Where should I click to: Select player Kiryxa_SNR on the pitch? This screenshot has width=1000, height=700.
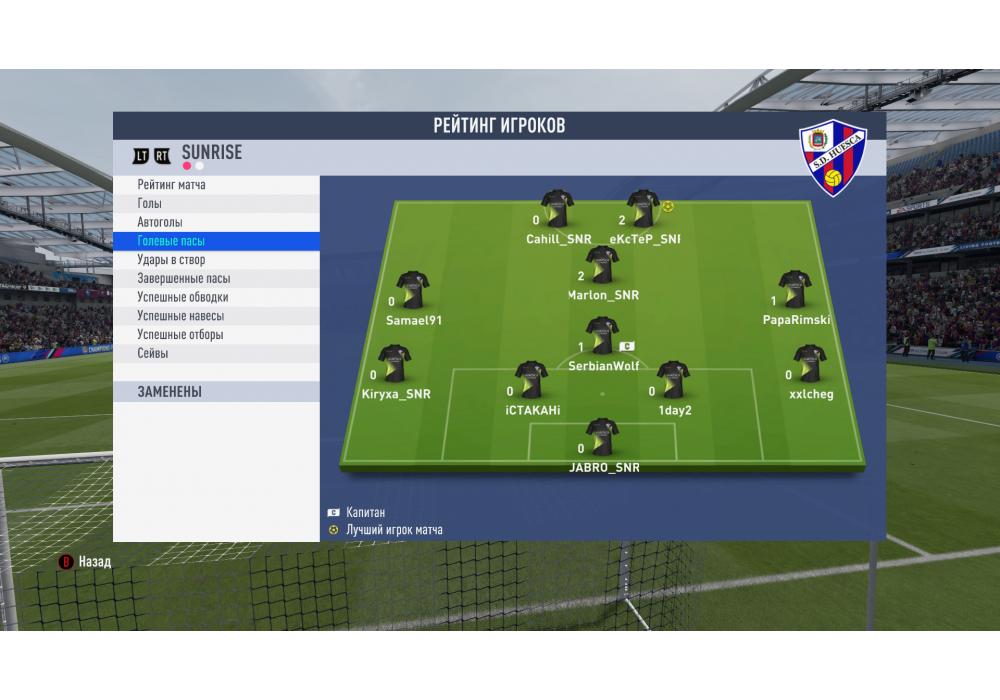click(395, 365)
